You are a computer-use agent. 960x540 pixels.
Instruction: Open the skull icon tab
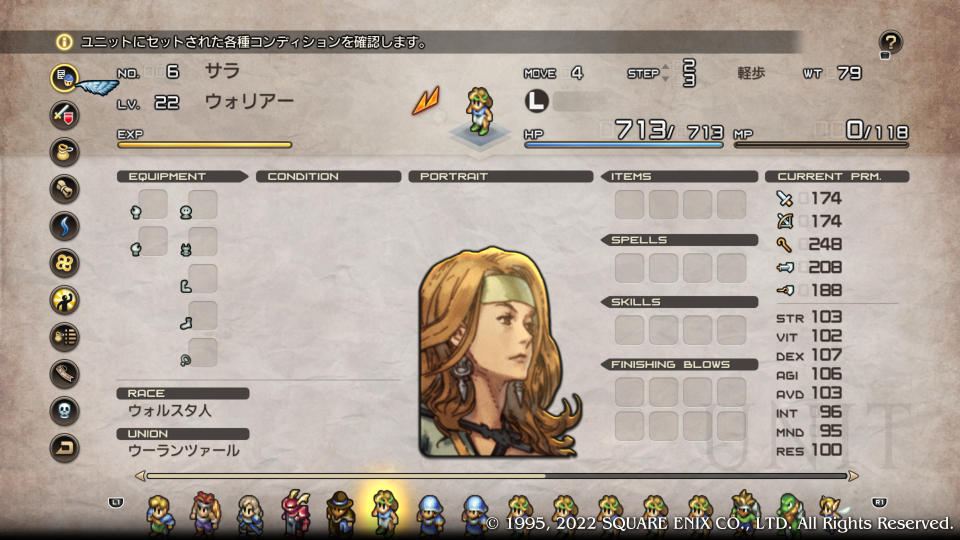65,410
